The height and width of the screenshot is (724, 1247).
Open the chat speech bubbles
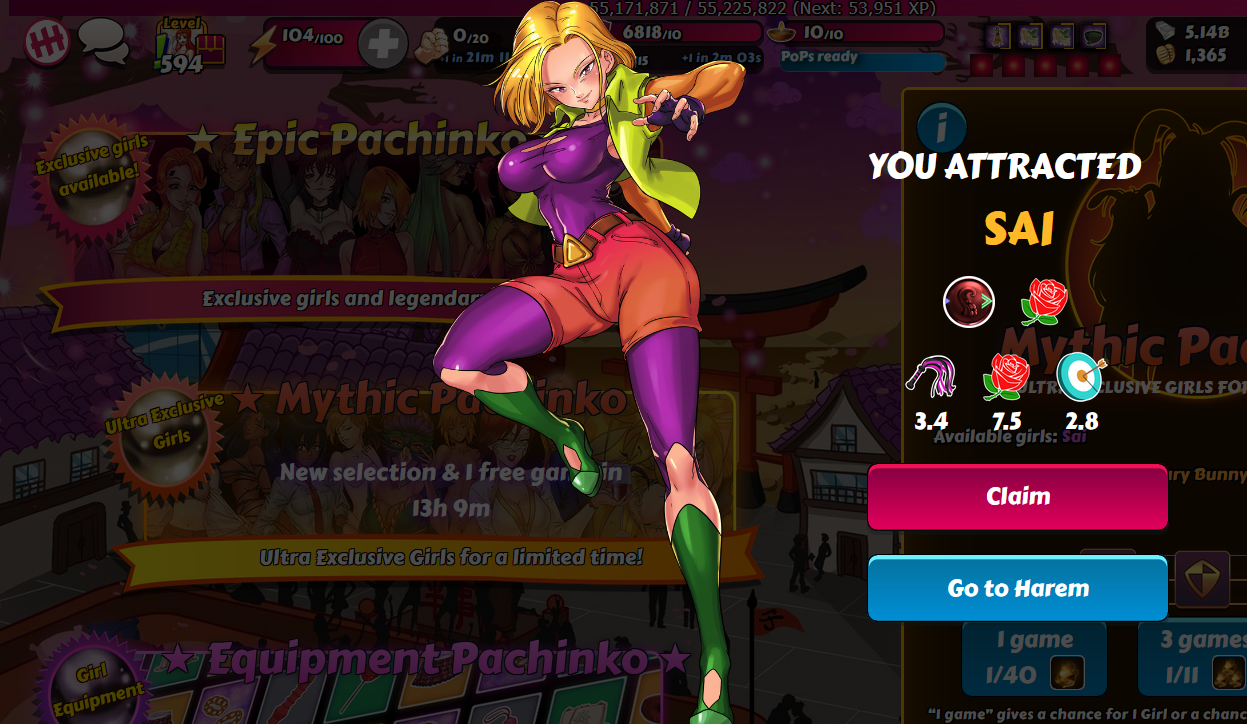point(104,43)
